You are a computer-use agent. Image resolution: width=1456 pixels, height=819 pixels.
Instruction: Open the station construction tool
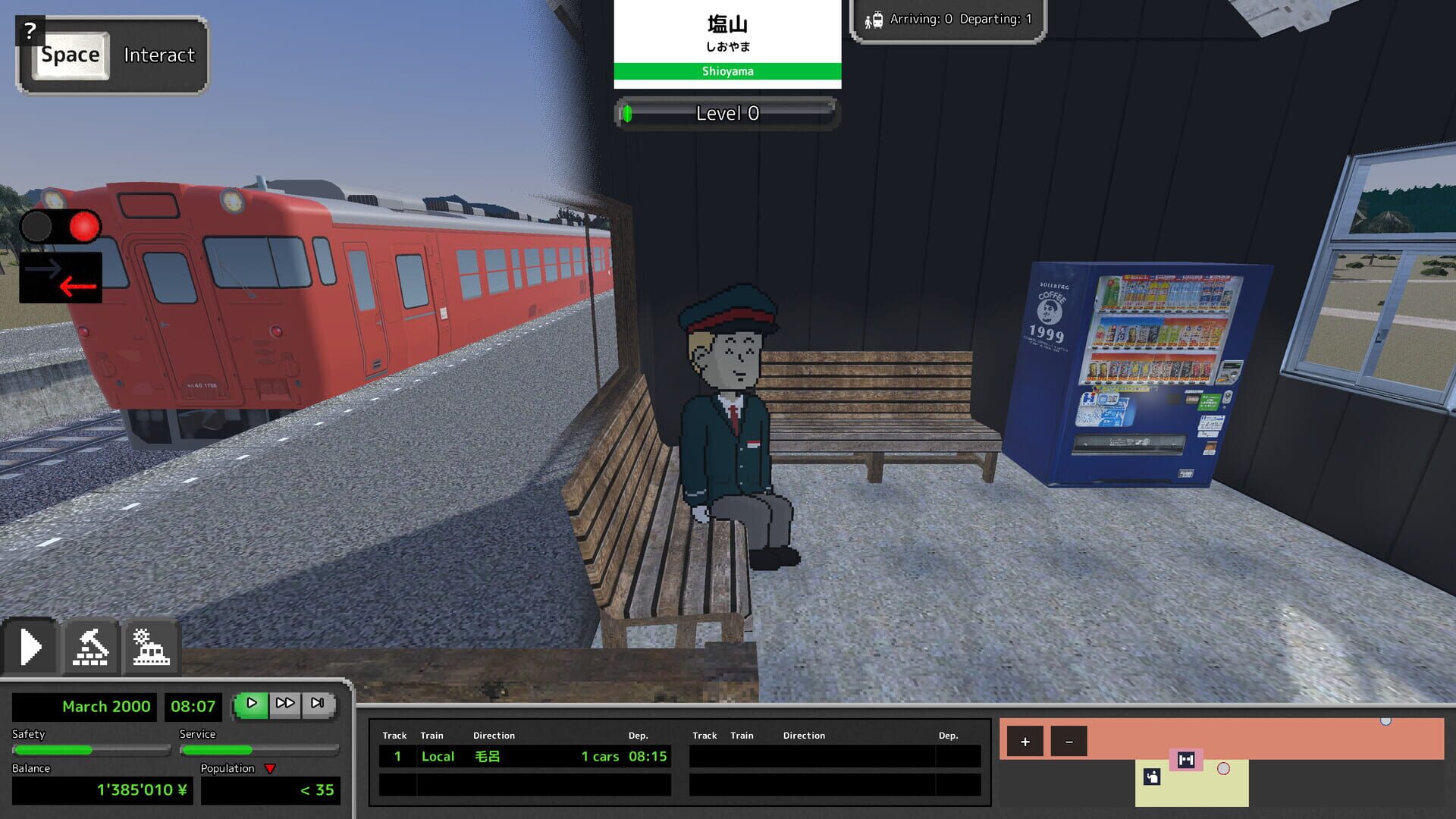point(150,646)
